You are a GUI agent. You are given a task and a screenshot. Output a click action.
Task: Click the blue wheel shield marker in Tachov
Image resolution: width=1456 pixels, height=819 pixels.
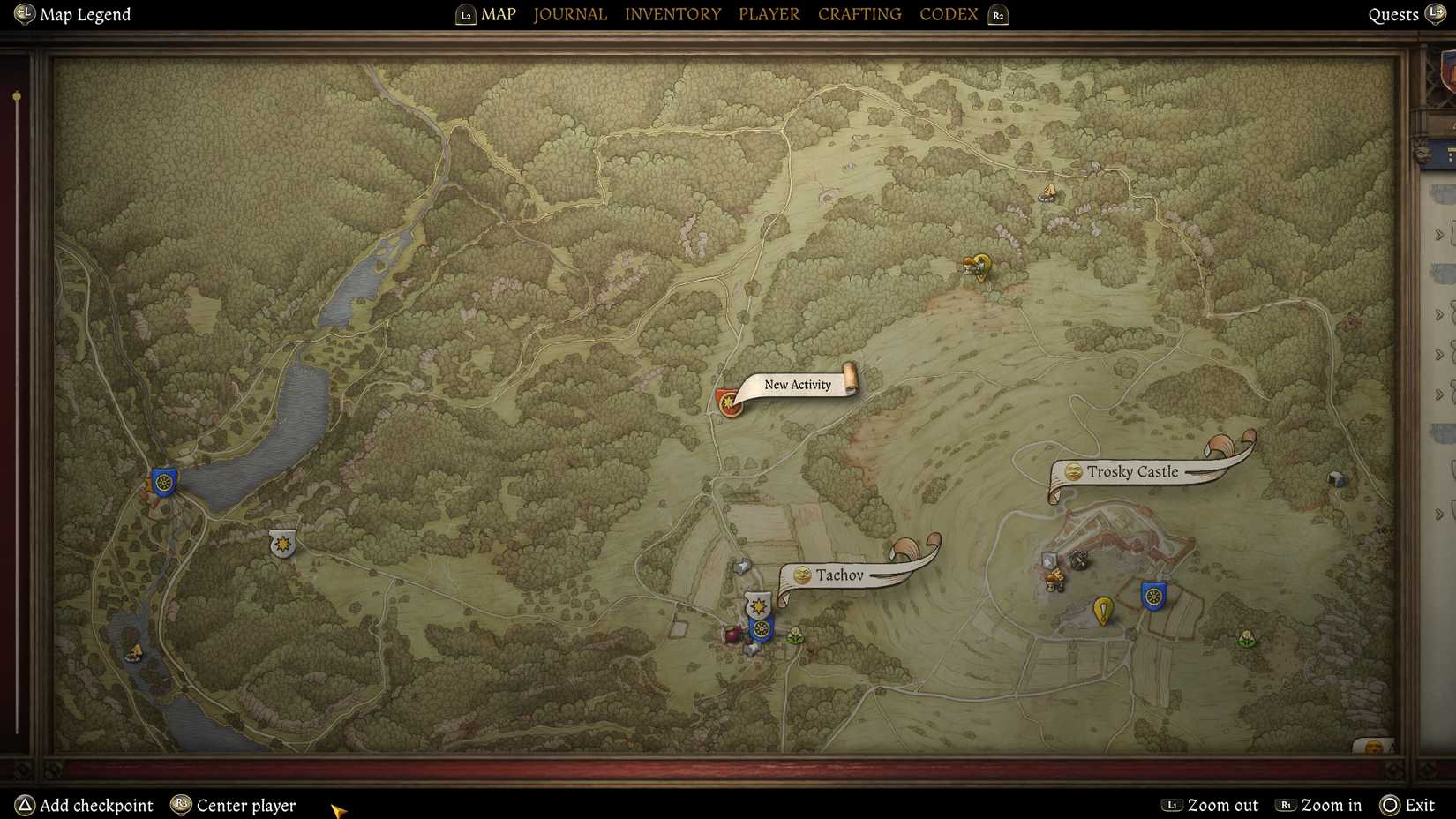click(x=761, y=629)
